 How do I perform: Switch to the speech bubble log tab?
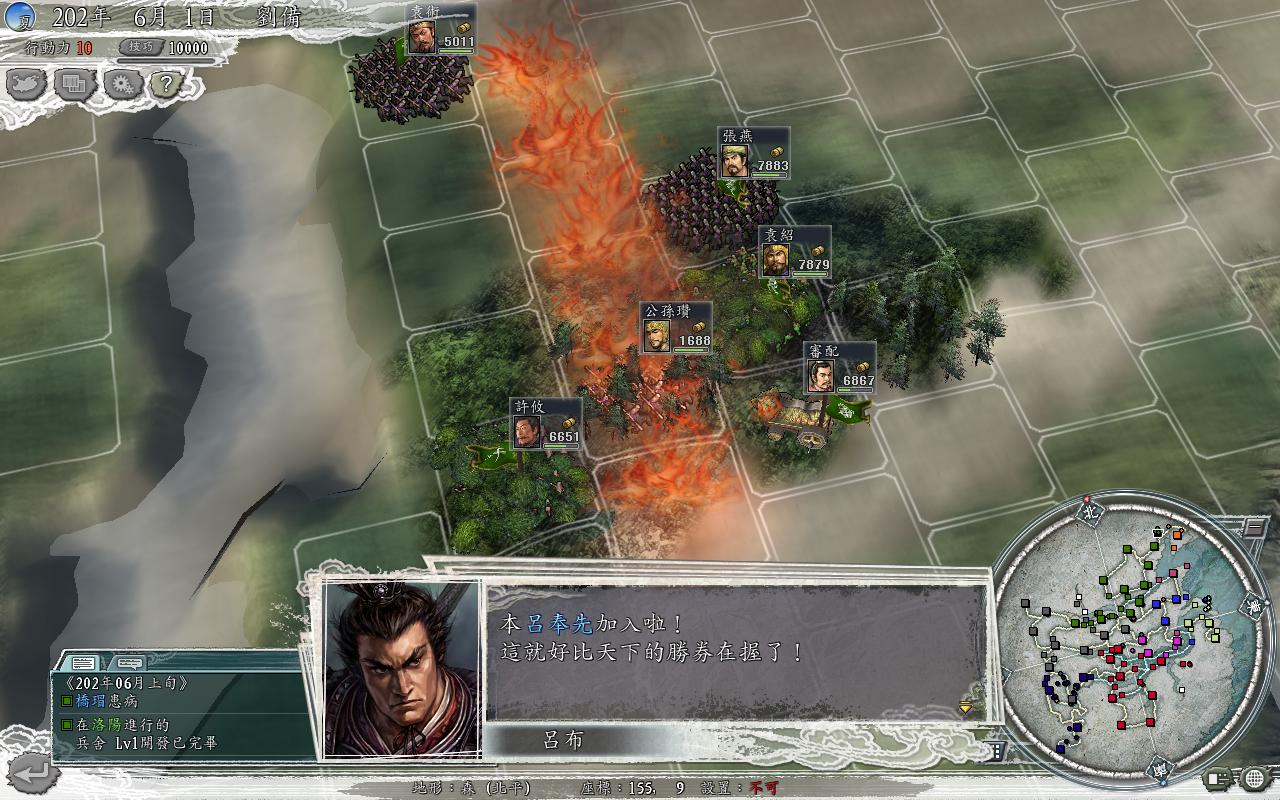click(x=130, y=662)
